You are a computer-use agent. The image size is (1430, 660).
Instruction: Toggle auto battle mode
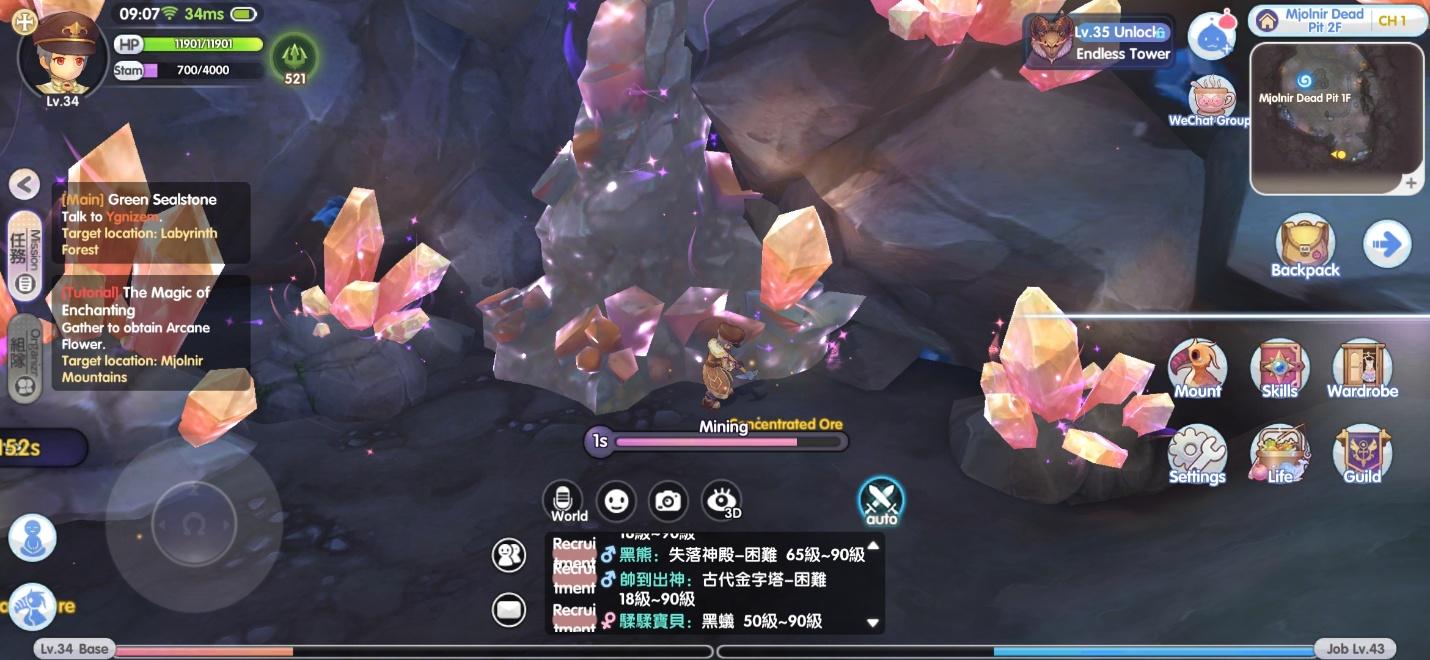pos(881,500)
